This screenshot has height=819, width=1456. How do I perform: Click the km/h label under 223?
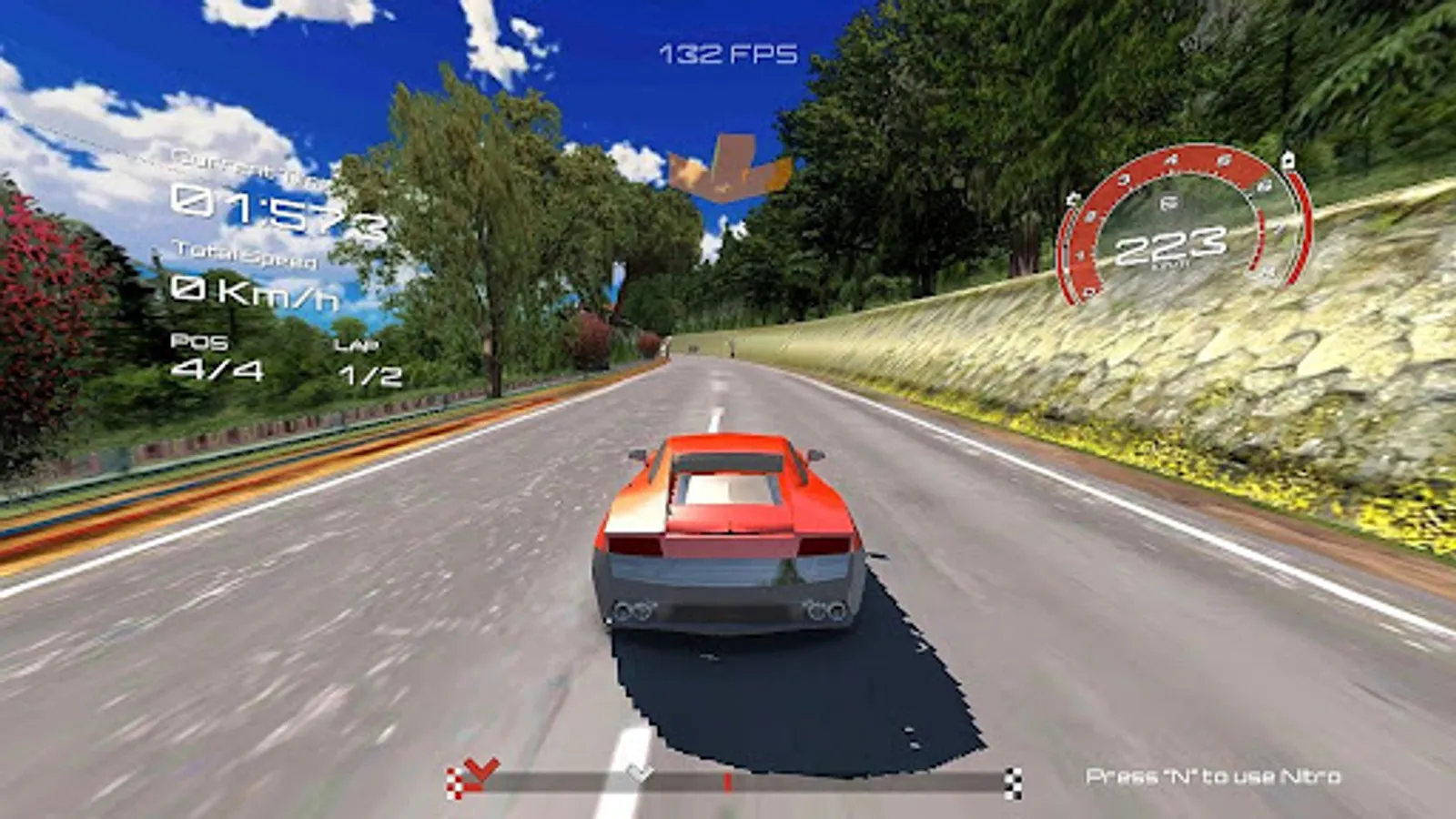click(1171, 263)
